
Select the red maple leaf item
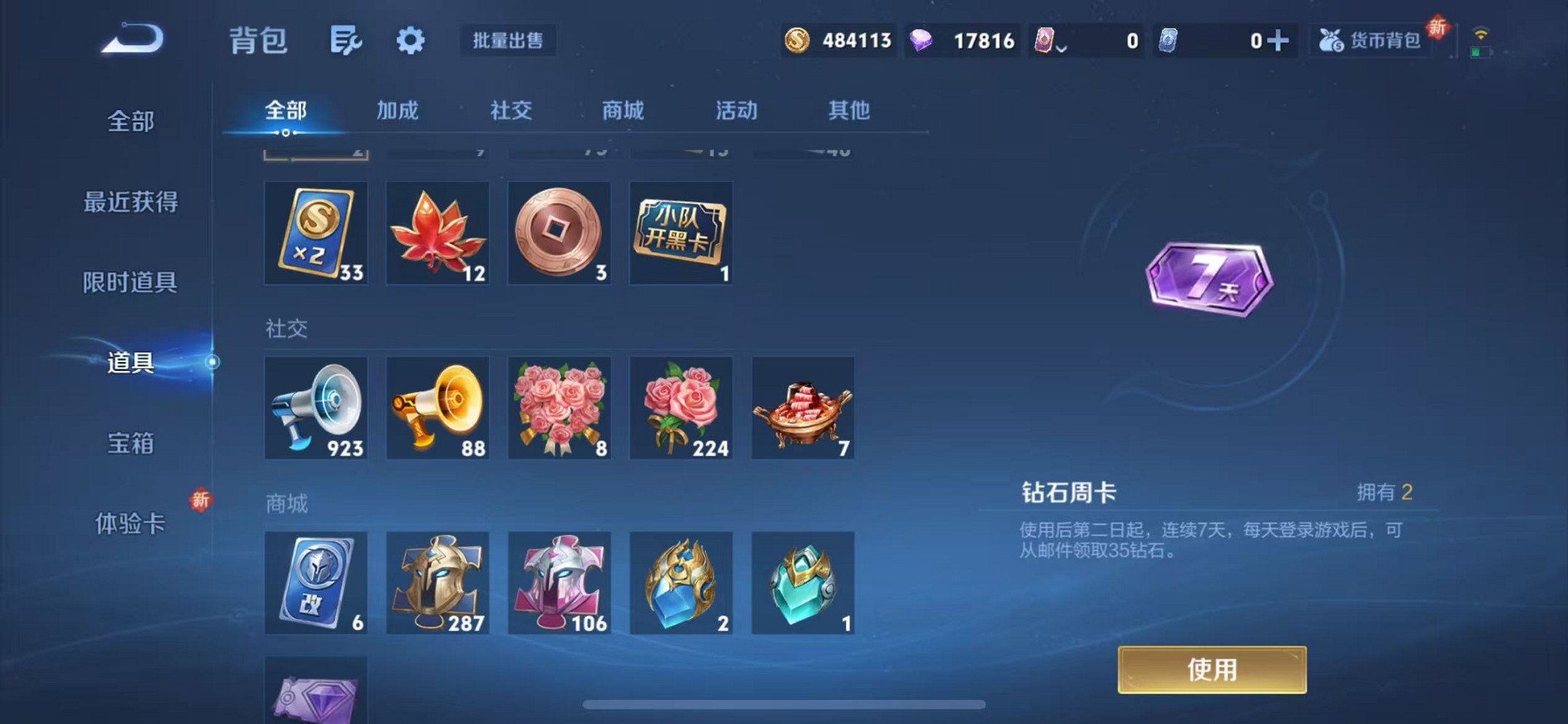pos(437,233)
